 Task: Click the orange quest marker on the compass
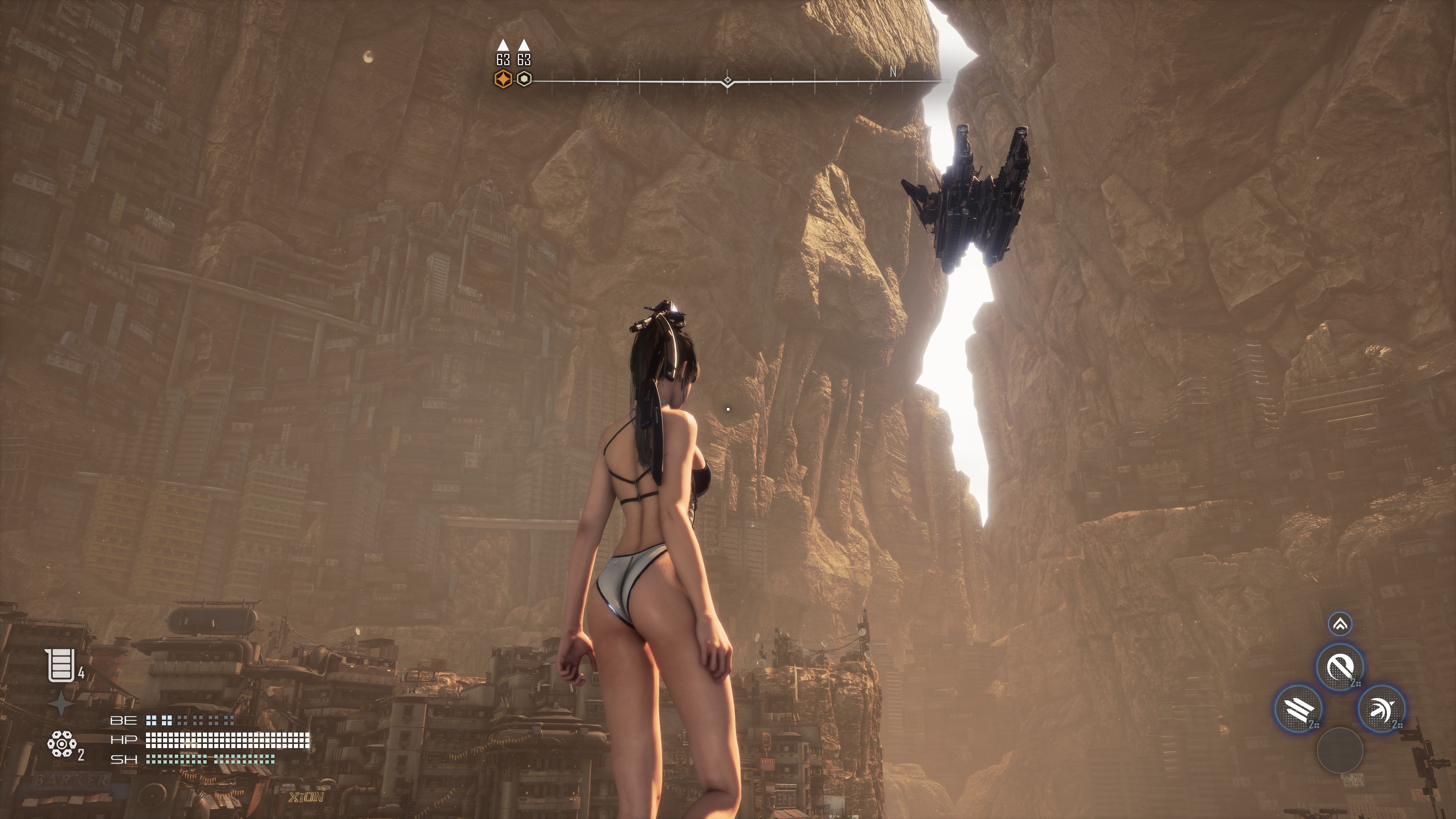tap(503, 79)
